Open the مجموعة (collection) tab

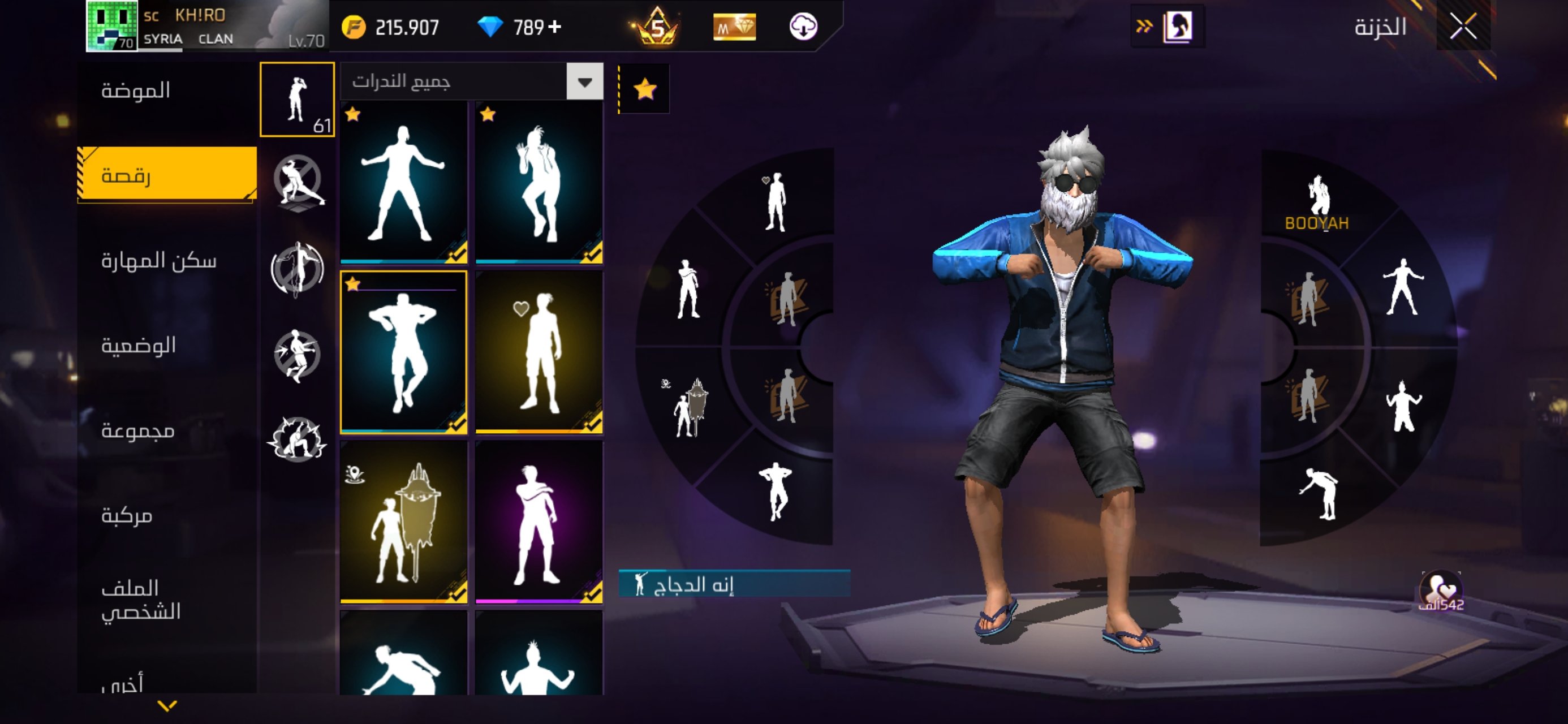coord(138,431)
